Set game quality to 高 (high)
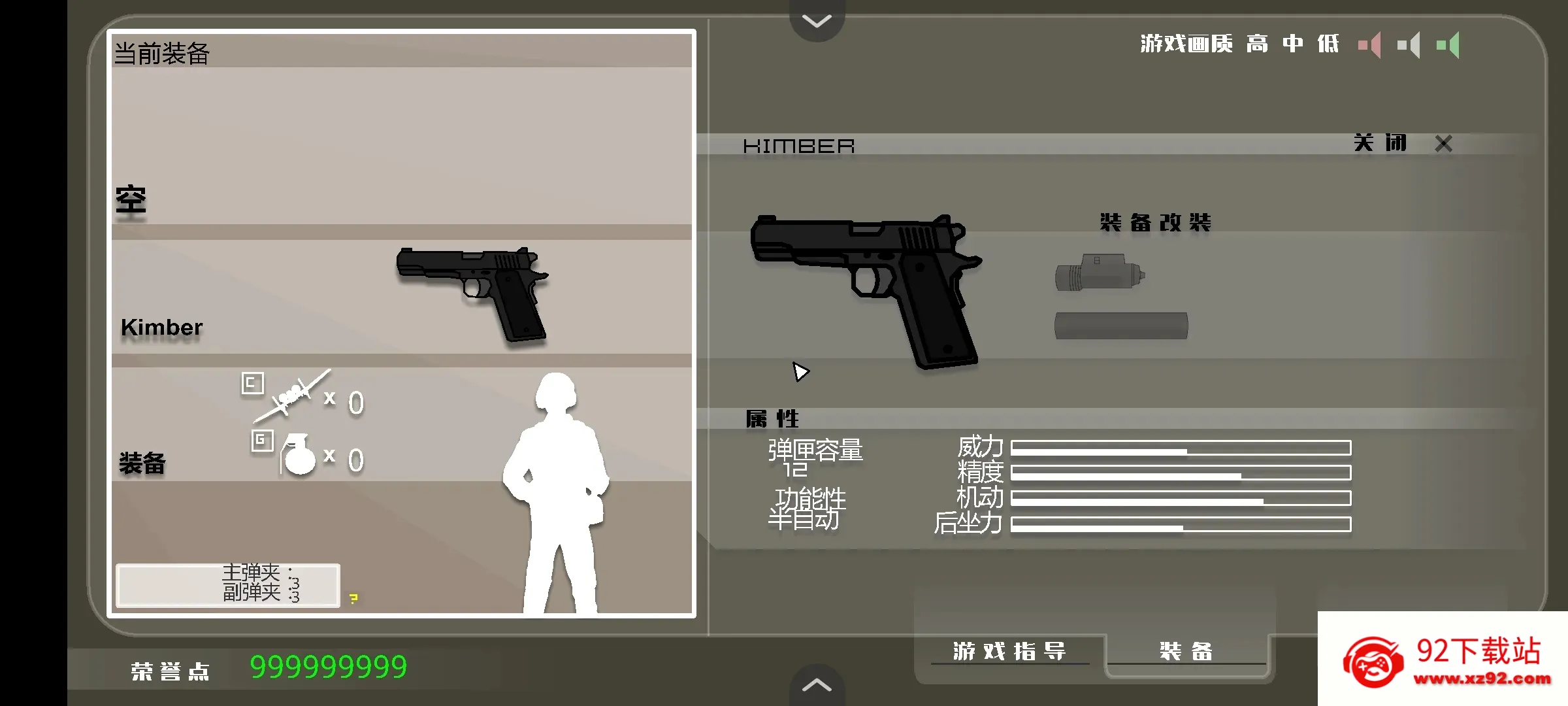 [1257, 44]
